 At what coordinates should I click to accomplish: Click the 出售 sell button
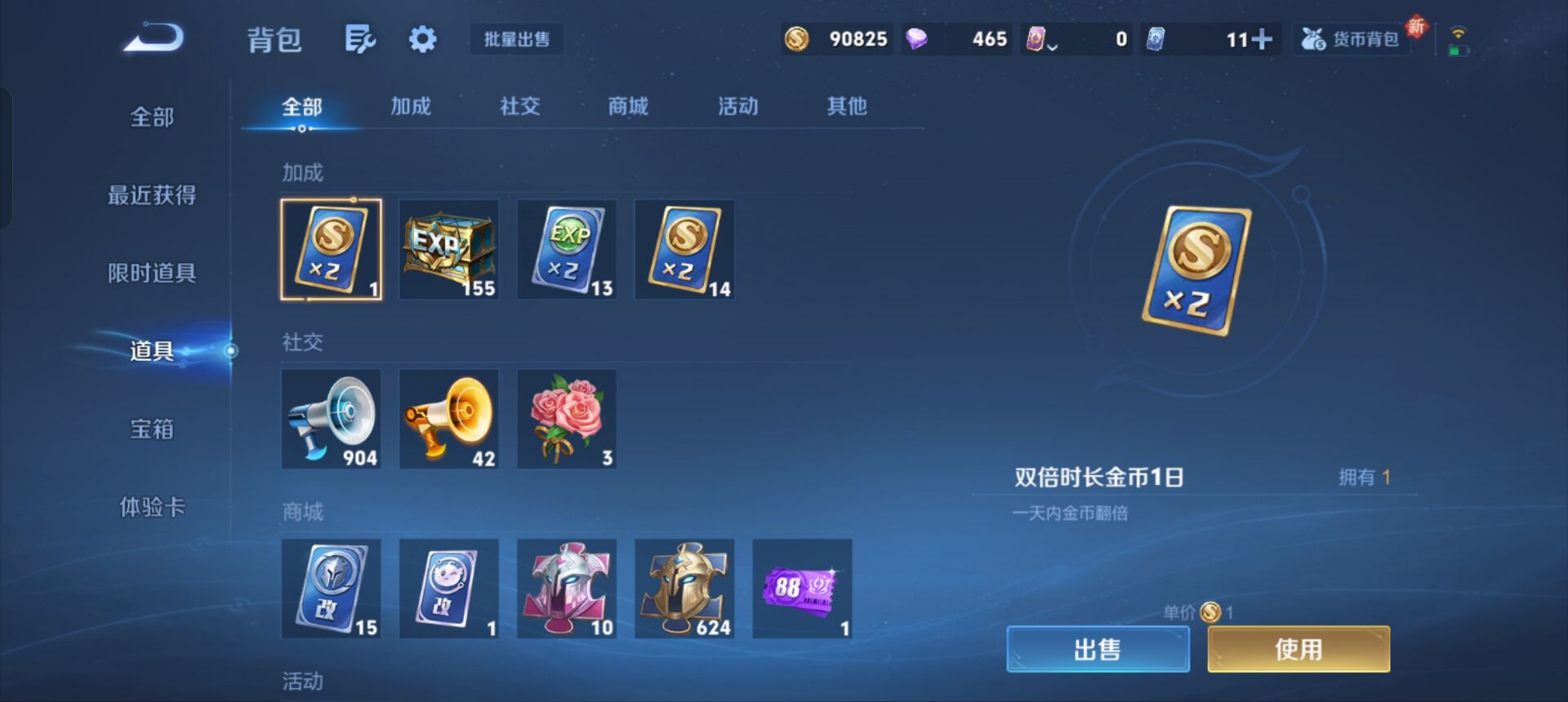[1098, 649]
